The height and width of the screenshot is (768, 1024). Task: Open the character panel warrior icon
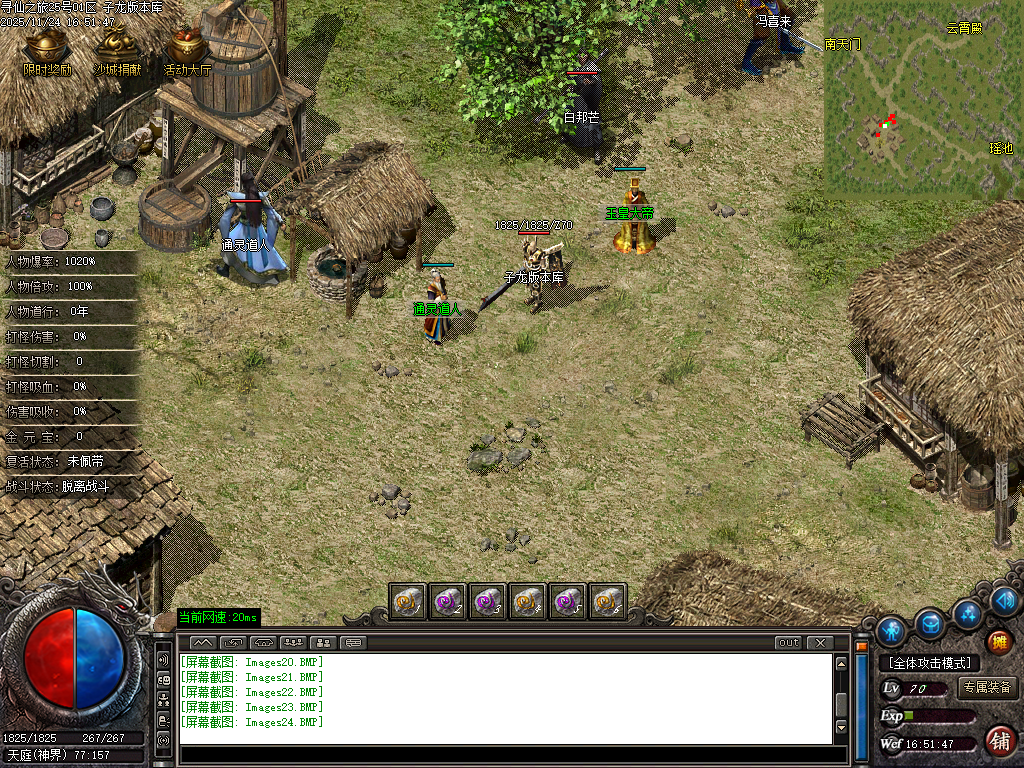[890, 631]
